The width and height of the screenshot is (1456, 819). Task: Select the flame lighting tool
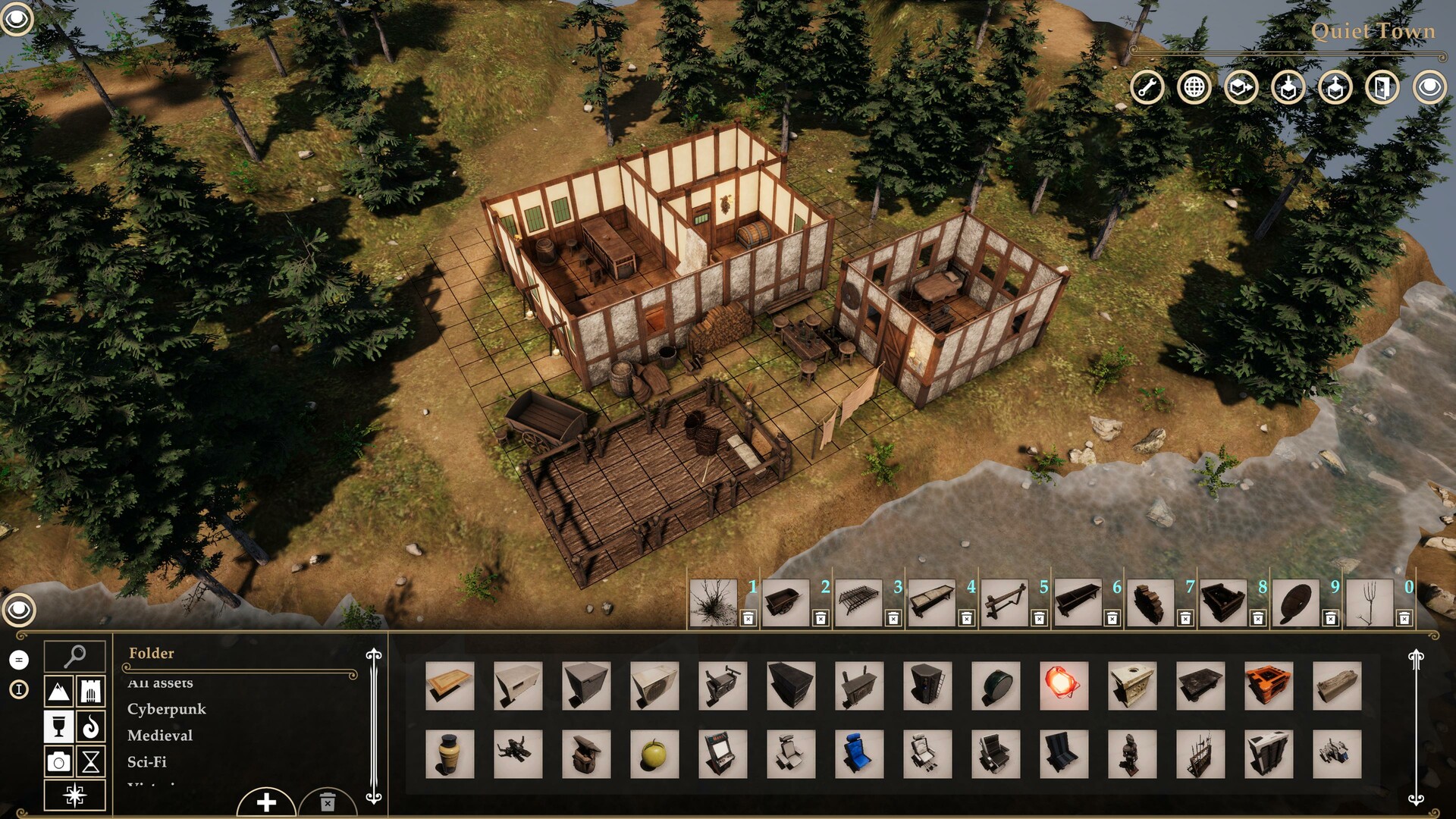pyautogui.click(x=91, y=726)
